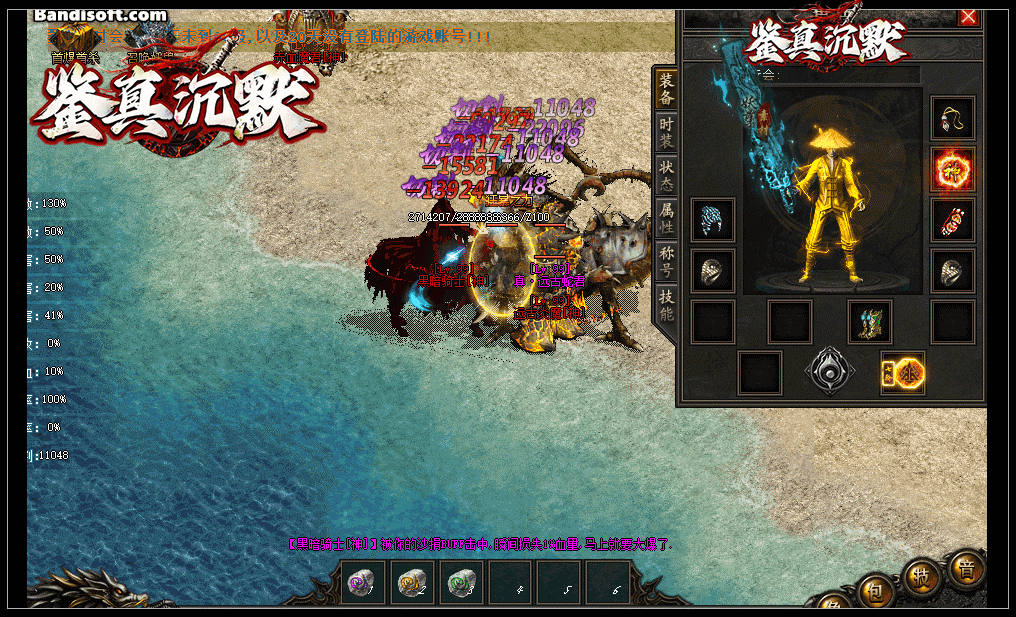Click the flaming 神 medal slot
Screen dimensions: 1016x617
952,169
